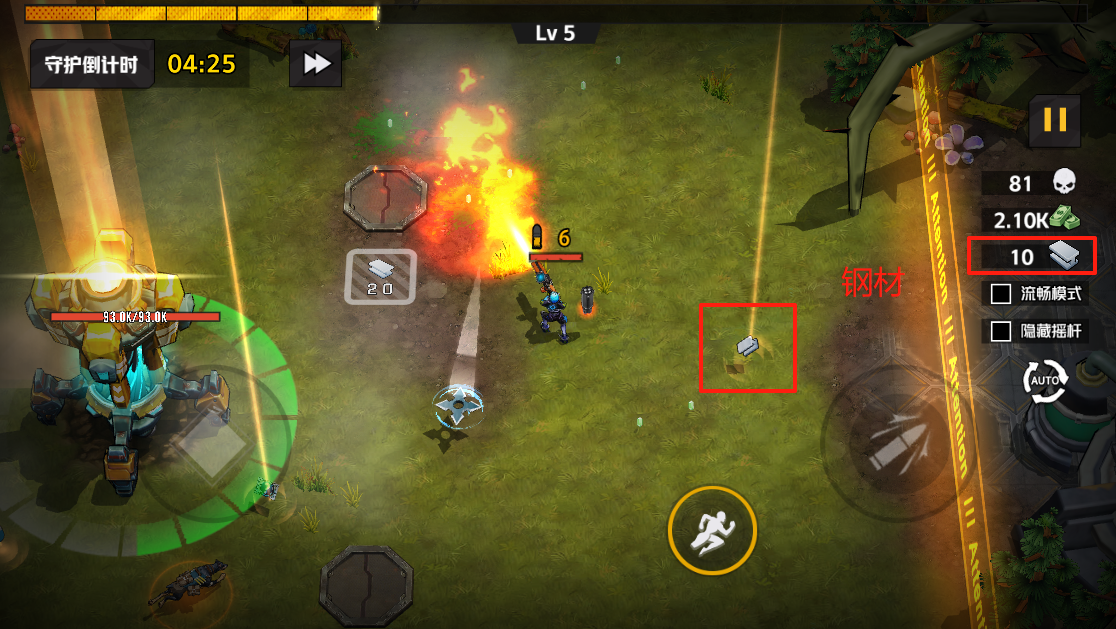Viewport: 1116px width, 629px height.
Task: Activate the AUTO mode button
Action: click(x=1045, y=380)
